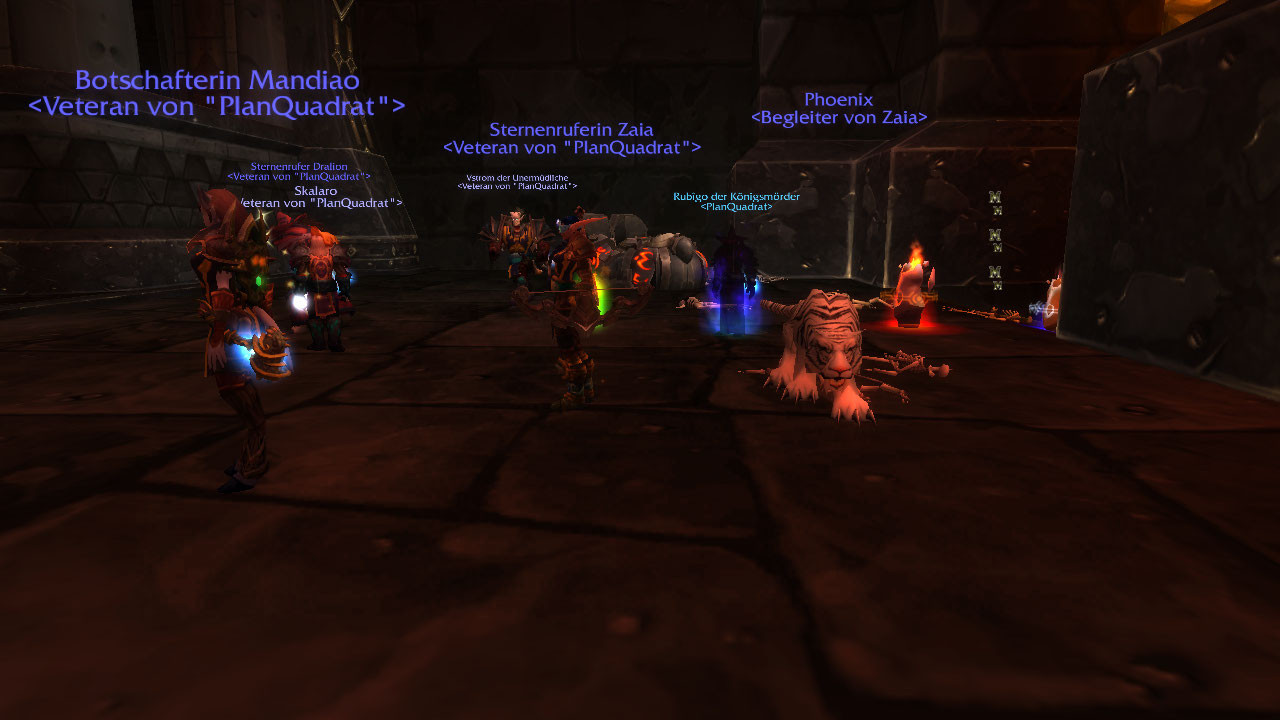Select Rubigo der Königsmörder's name label
The image size is (1280, 720).
[736, 197]
